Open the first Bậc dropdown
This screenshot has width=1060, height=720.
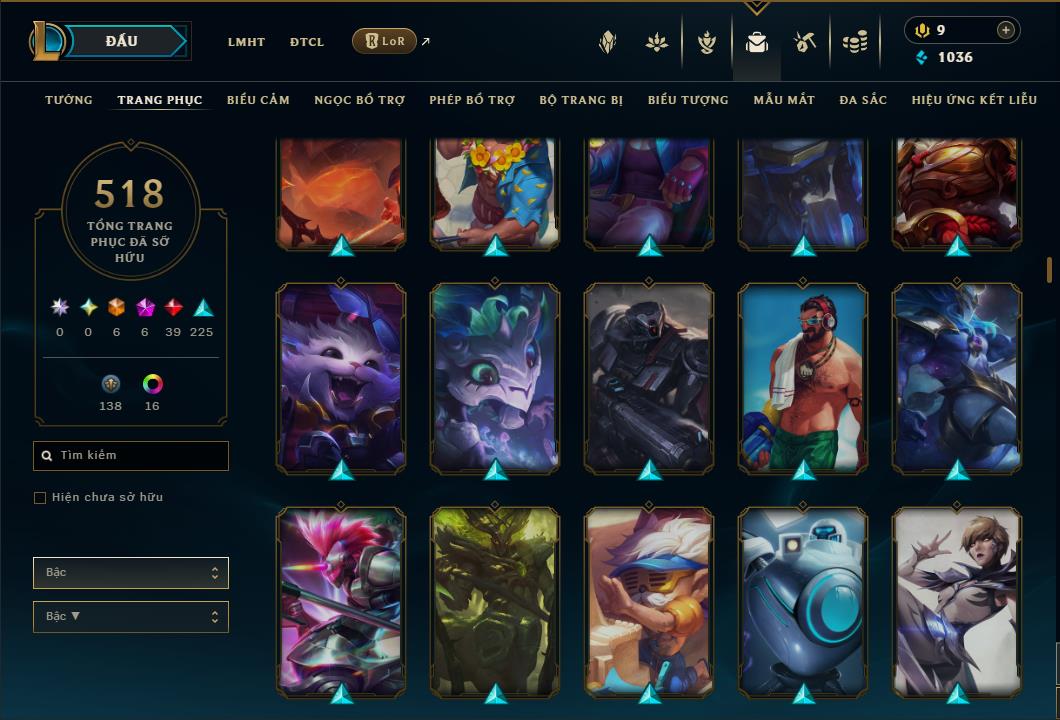[x=131, y=573]
